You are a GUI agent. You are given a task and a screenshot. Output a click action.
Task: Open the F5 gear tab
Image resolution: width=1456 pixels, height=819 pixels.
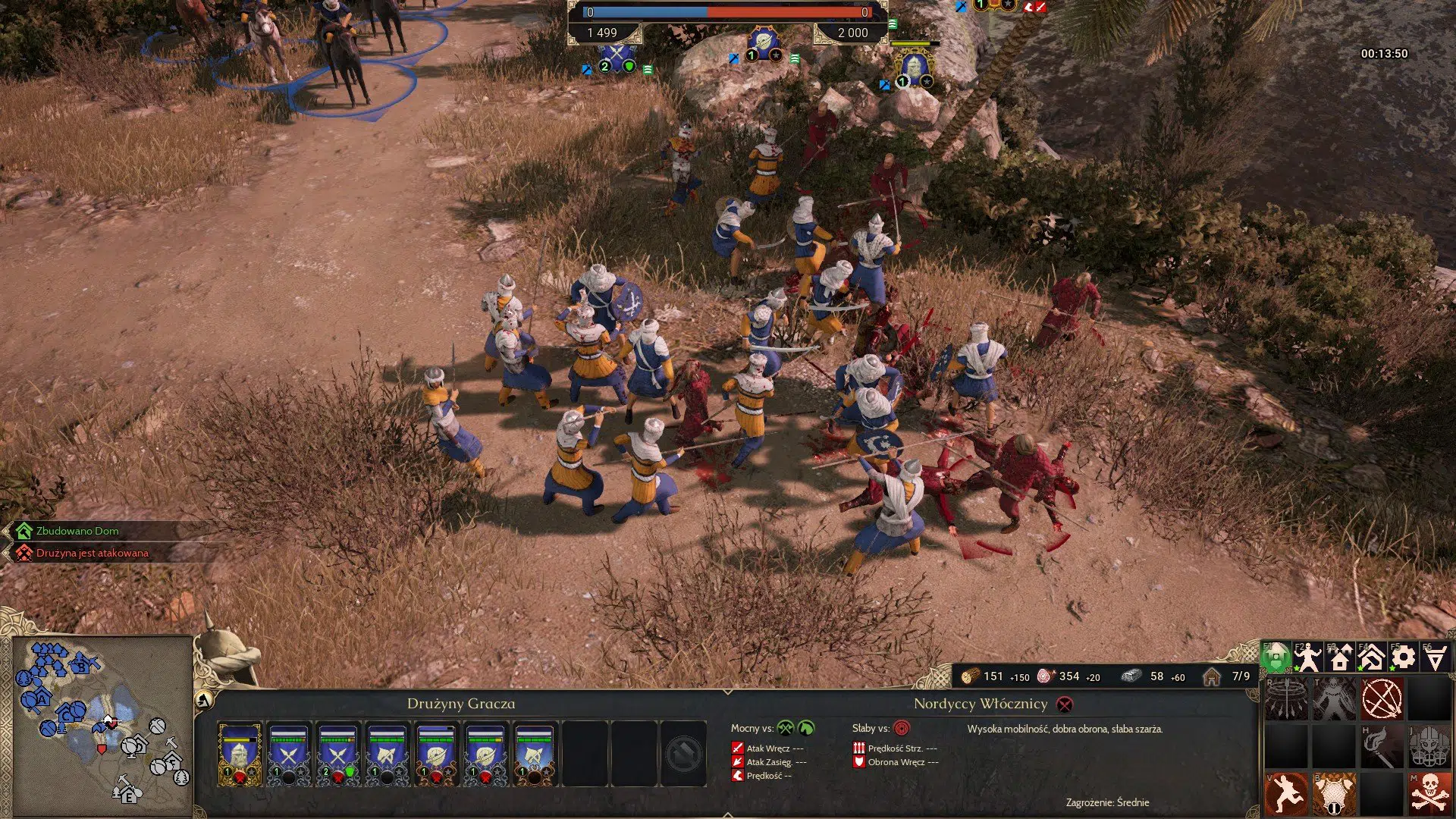1404,657
